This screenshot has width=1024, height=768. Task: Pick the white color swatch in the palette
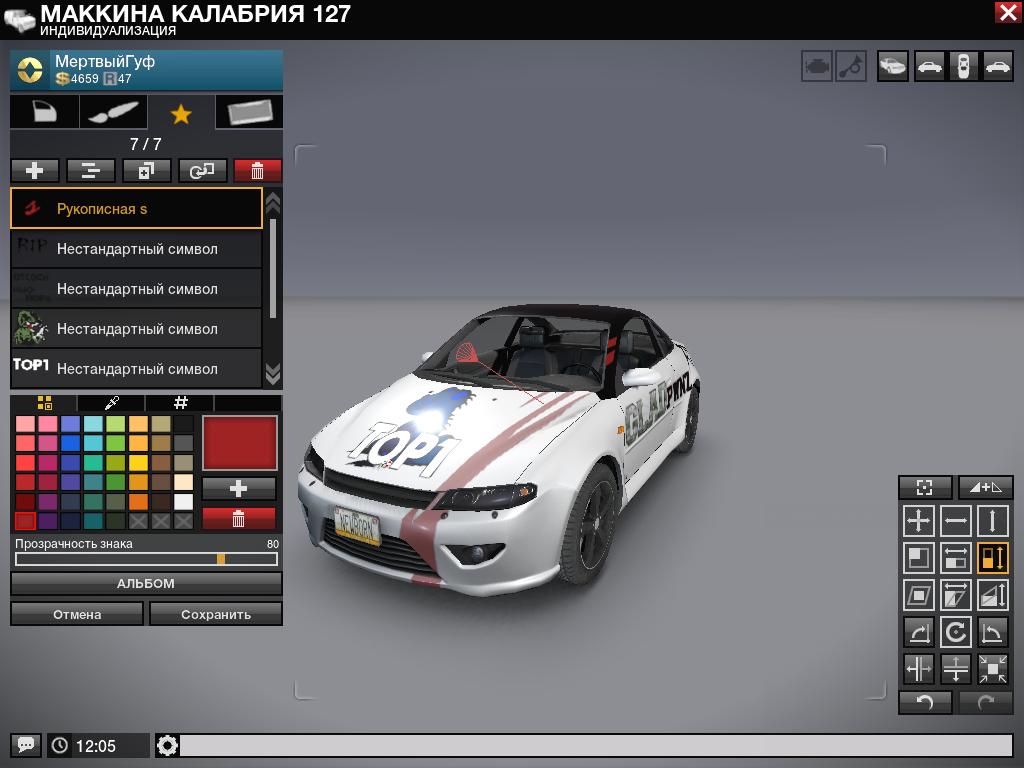click(184, 502)
